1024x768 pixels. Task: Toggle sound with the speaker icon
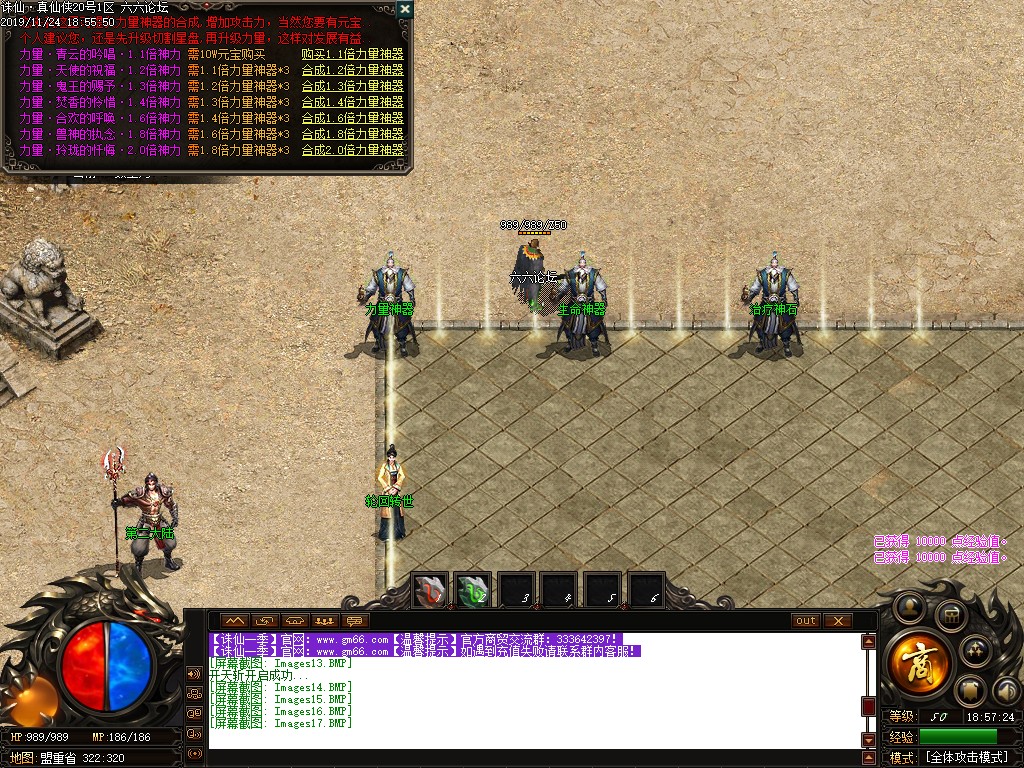[x=1006, y=689]
